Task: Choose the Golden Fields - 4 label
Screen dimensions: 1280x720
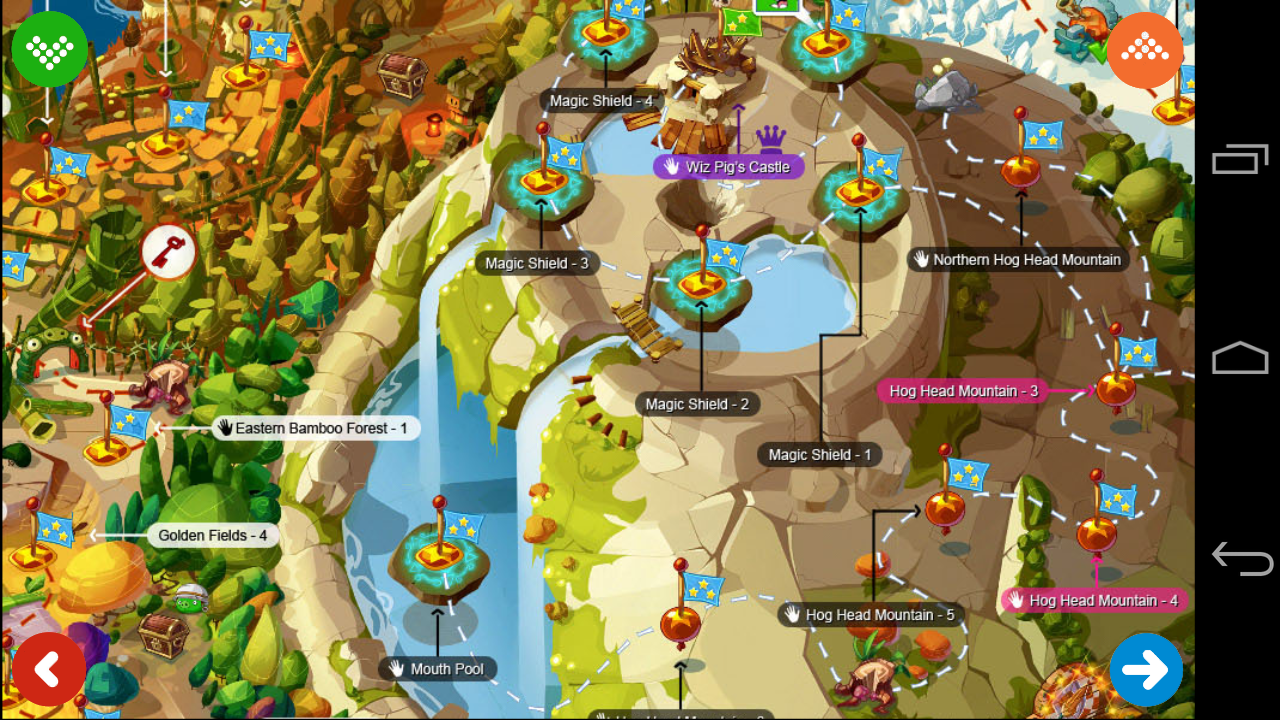Action: [212, 536]
